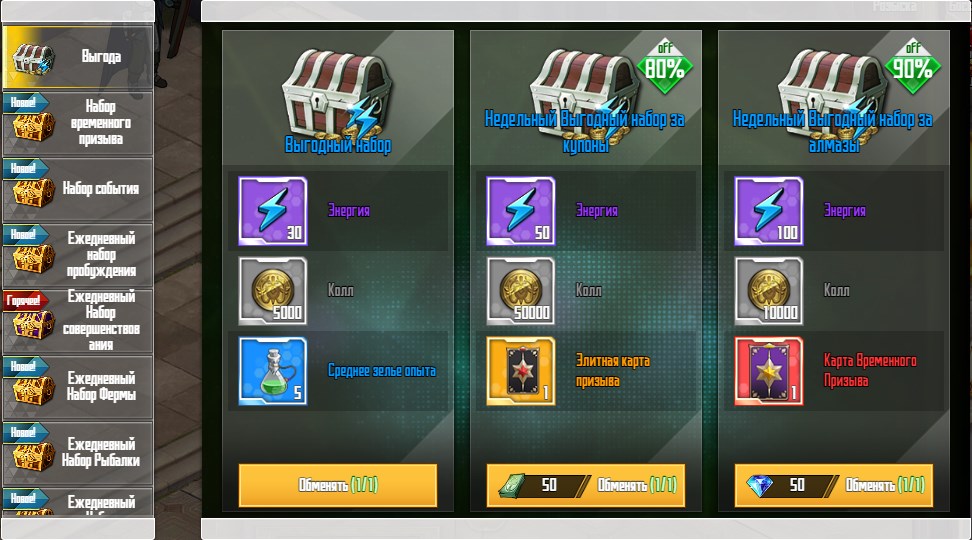972x540 pixels.
Task: Inspect the 100 Энергия item icon
Action: click(768, 211)
